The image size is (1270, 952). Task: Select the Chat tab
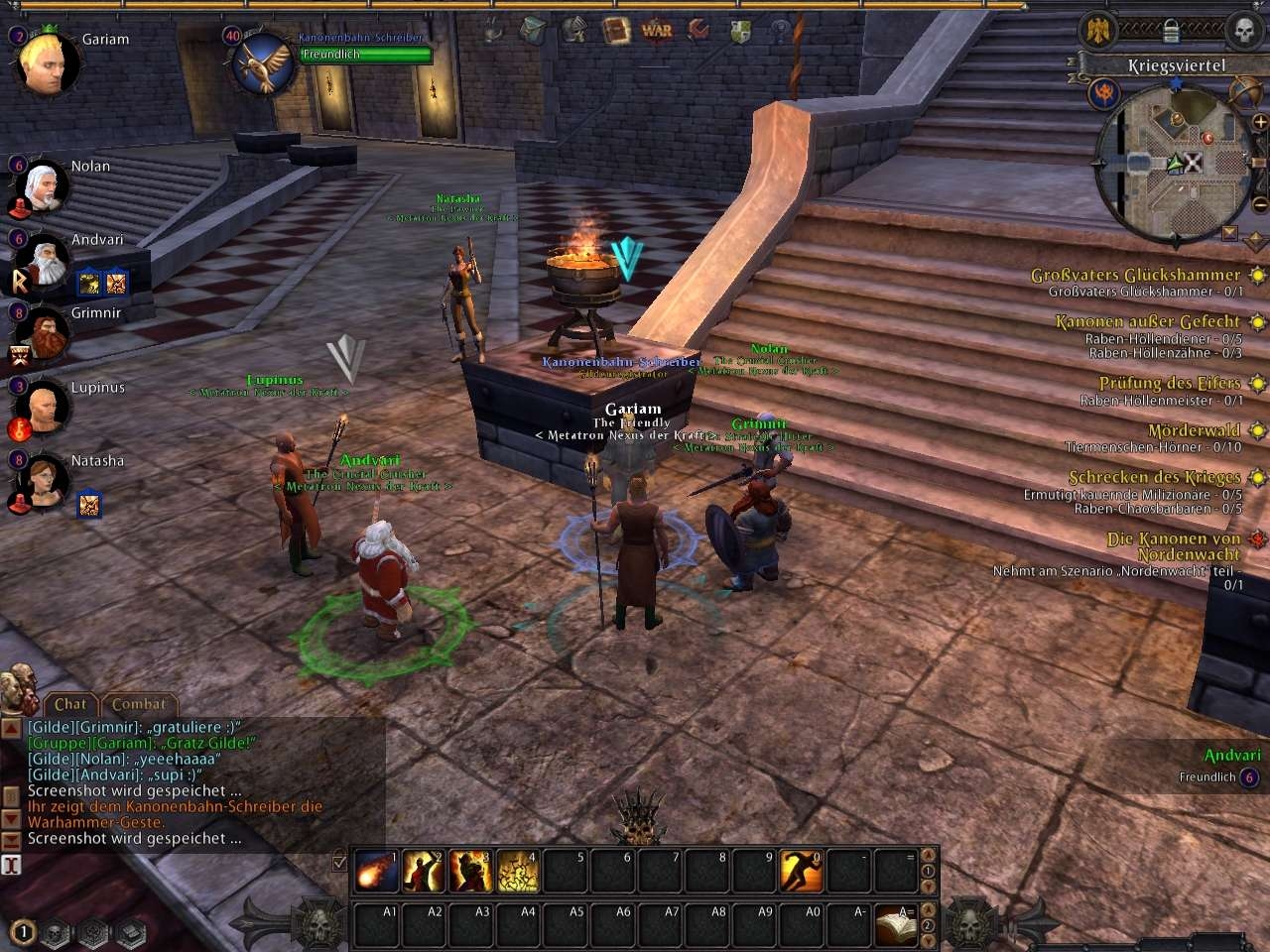[70, 704]
